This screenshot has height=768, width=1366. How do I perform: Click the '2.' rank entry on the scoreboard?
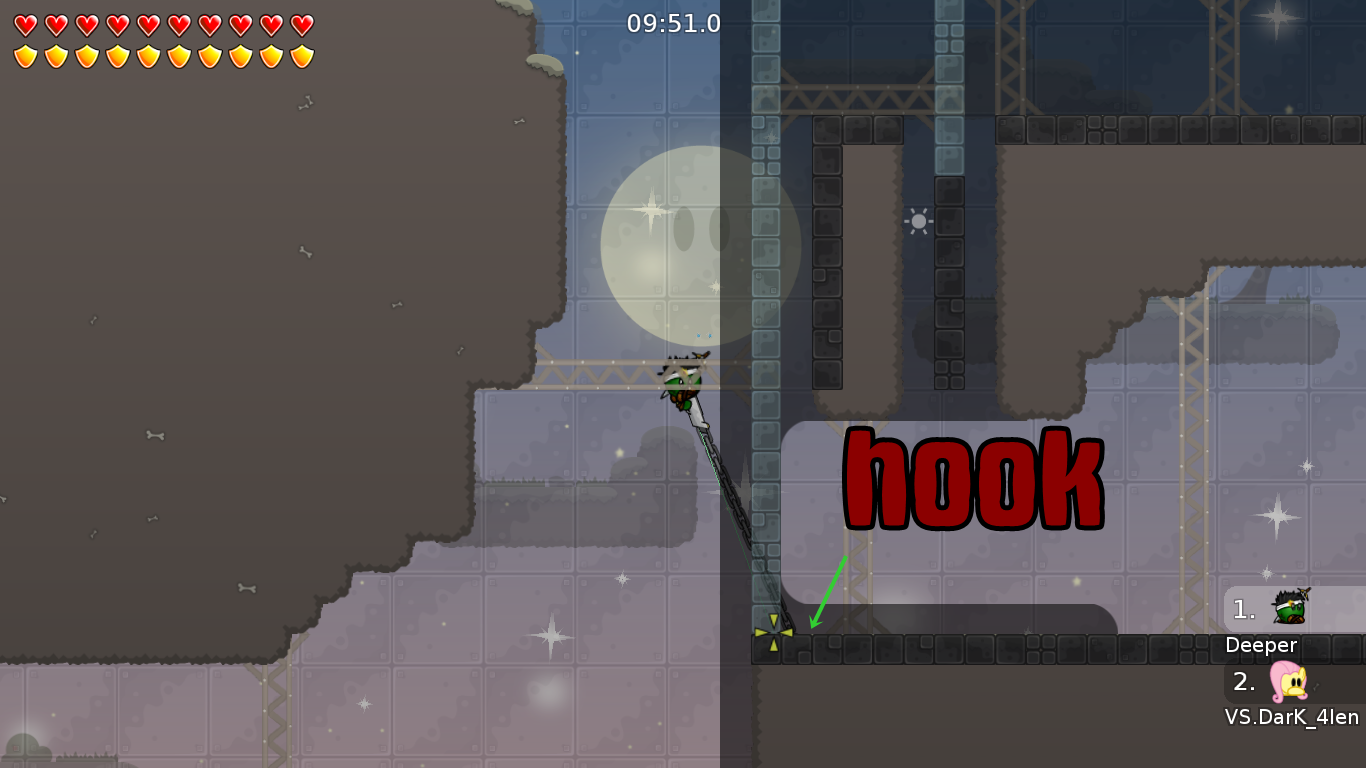point(1243,683)
